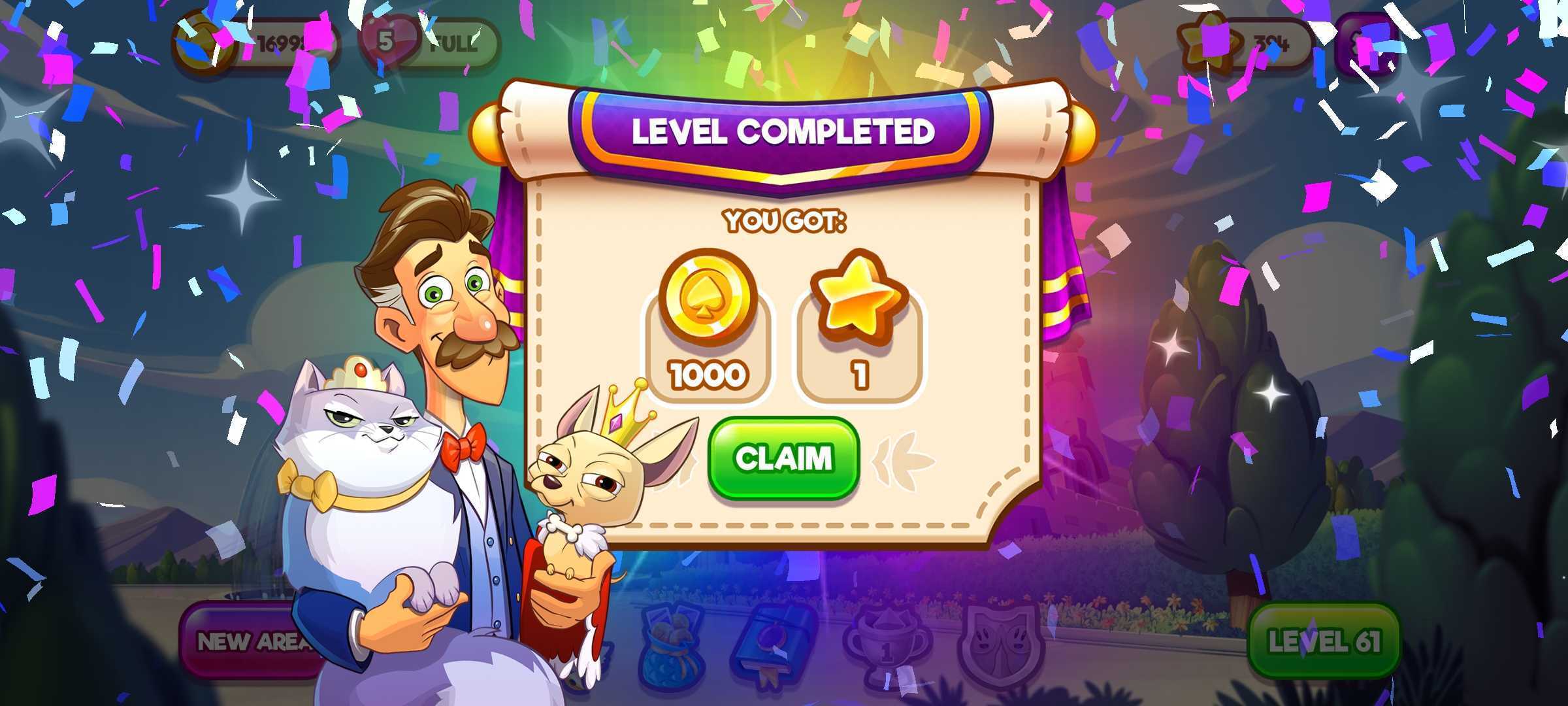Toggle the FULL lives indicator
Viewport: 1568px width, 706px height.
point(451,44)
